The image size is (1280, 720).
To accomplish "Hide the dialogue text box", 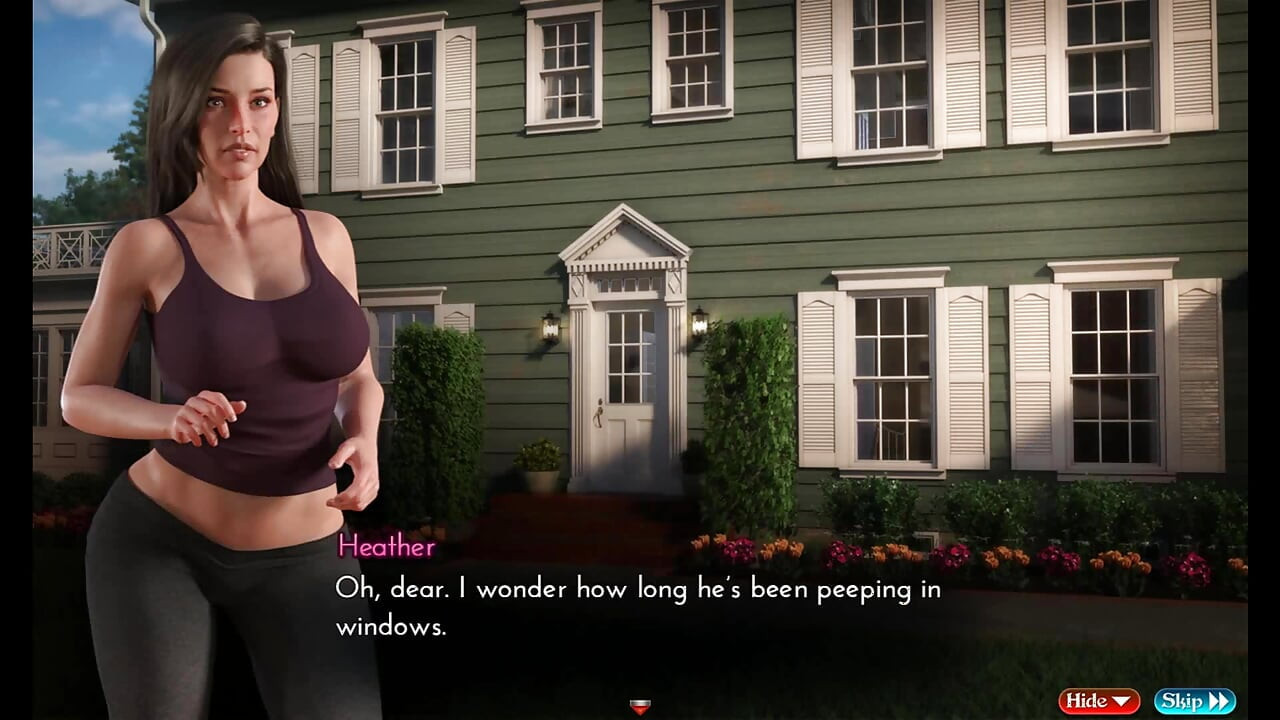I will tap(1098, 701).
